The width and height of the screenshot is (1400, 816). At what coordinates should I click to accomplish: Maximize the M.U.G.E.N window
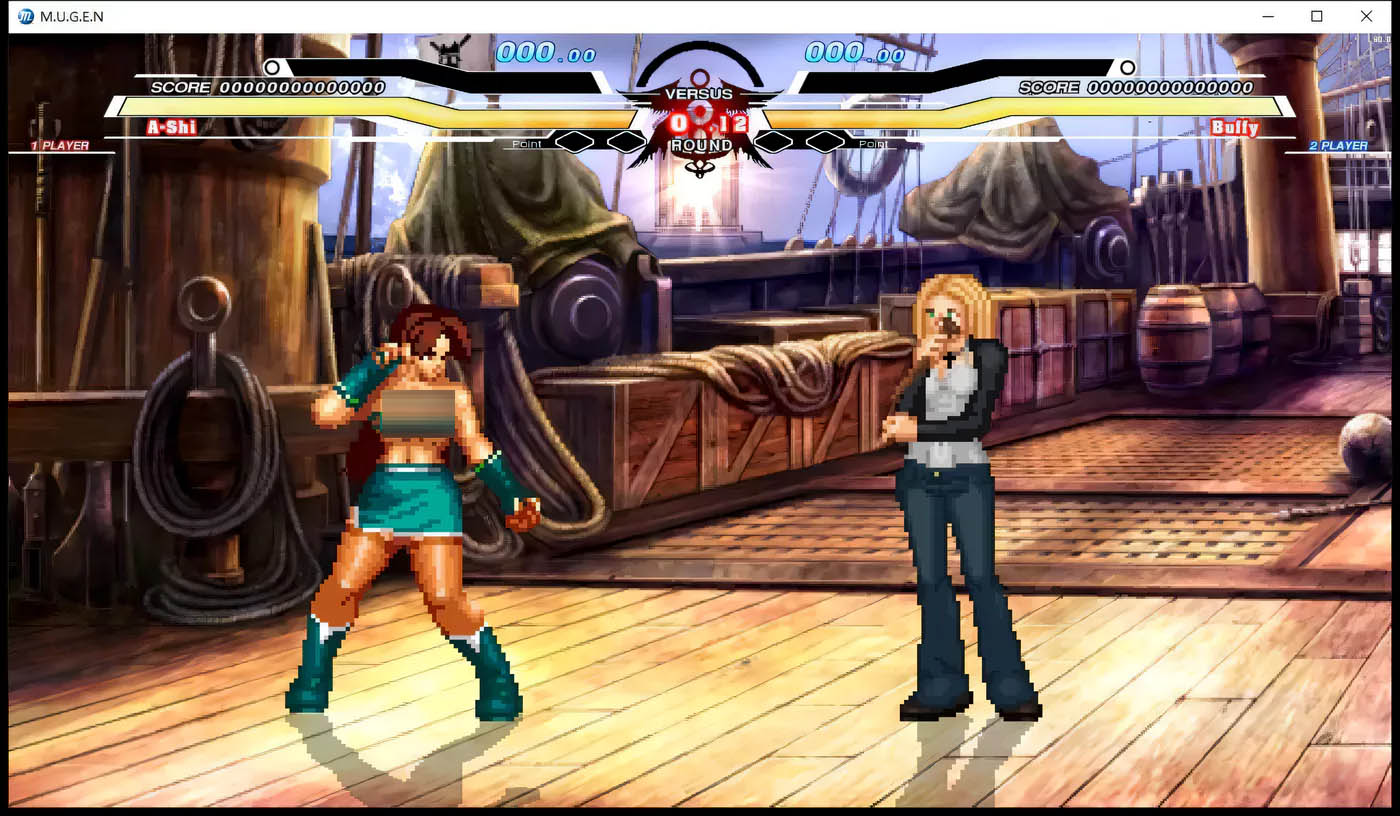coord(1317,16)
